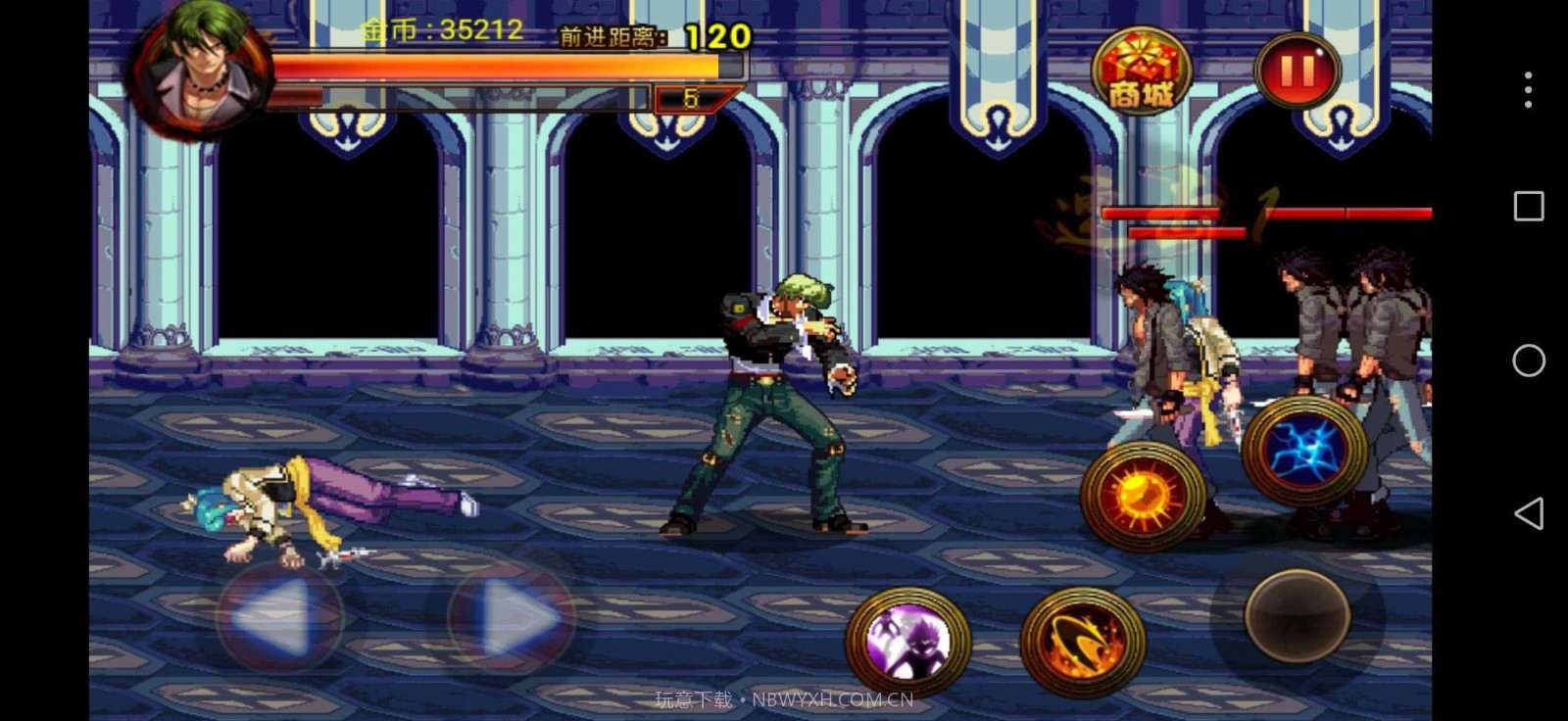The width and height of the screenshot is (1568, 721).
Task: Hit the plain dark attack button
Action: [1297, 615]
